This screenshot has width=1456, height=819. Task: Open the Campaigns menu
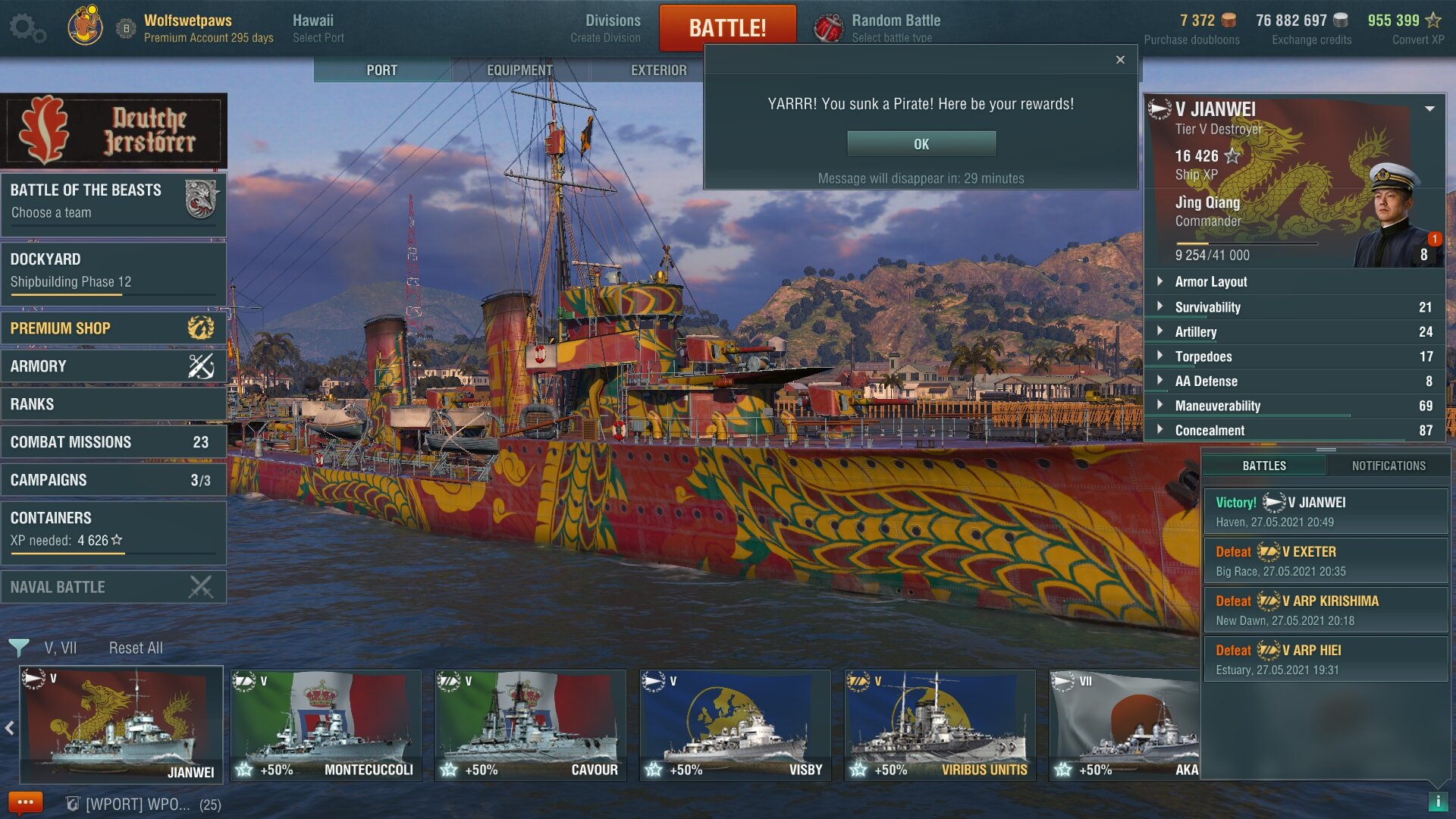coord(114,480)
